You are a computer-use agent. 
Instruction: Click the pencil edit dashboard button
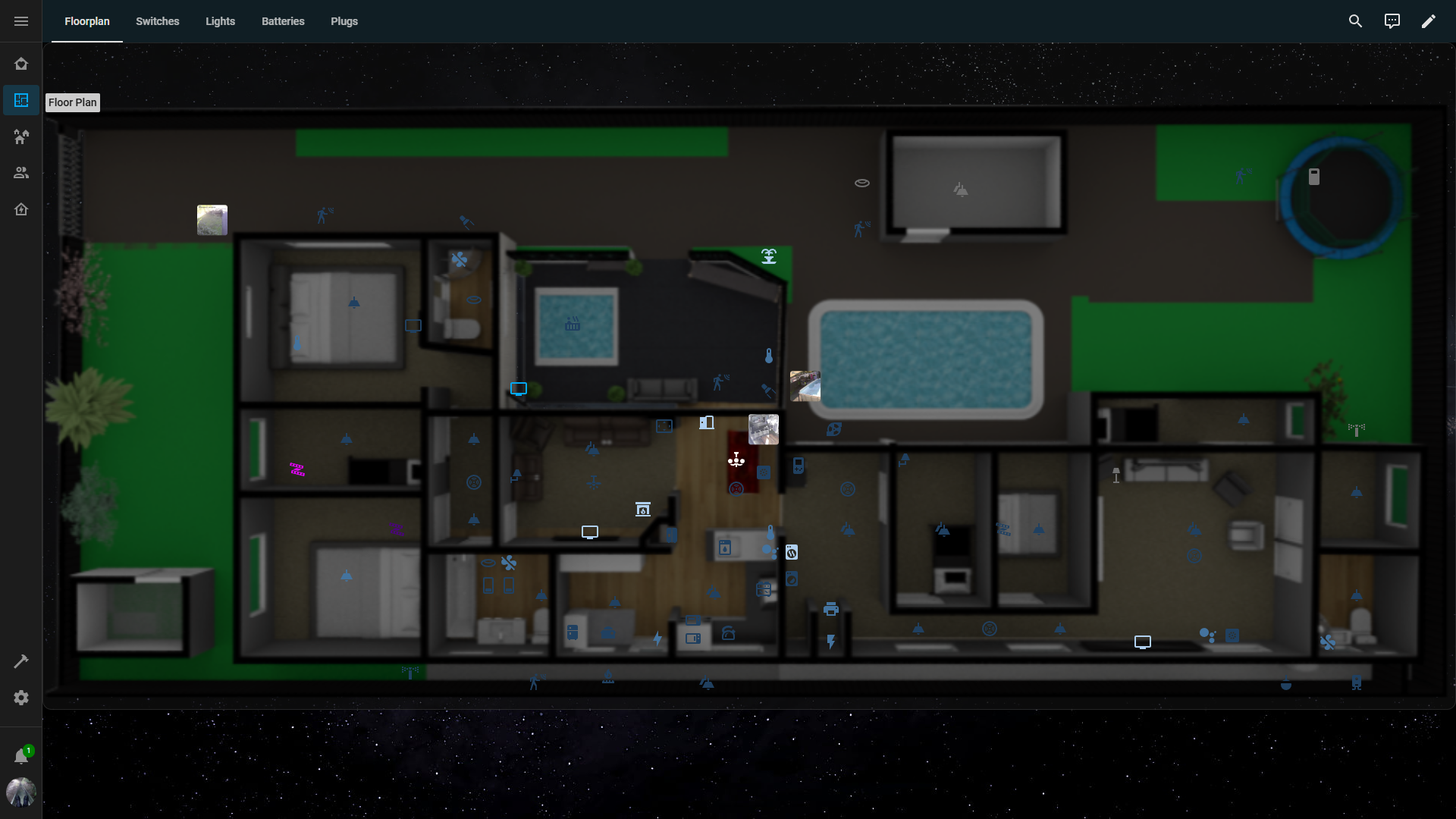tap(1428, 21)
